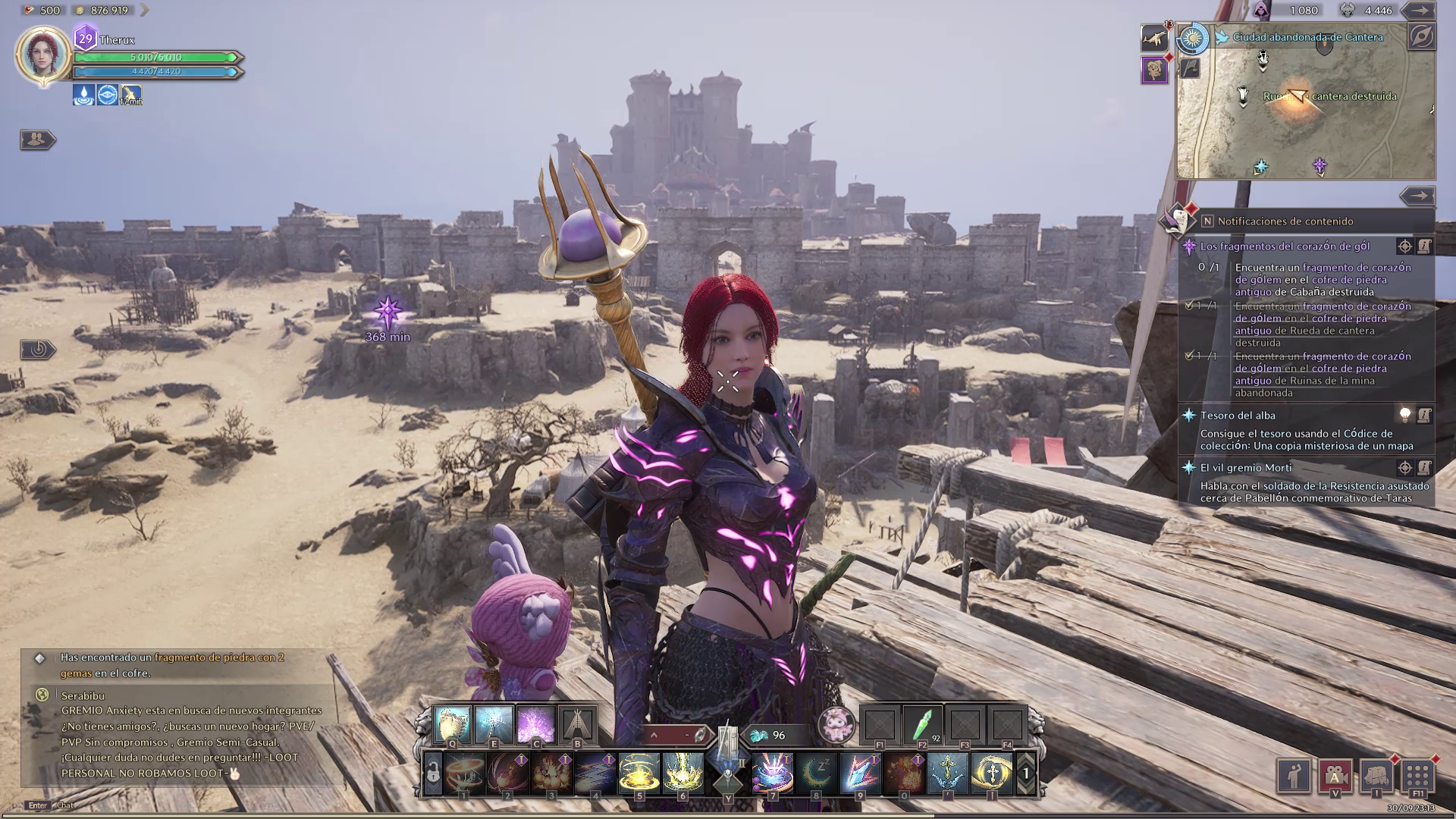The image size is (1456, 819).
Task: Open the inventory bag icon
Action: point(1376,775)
